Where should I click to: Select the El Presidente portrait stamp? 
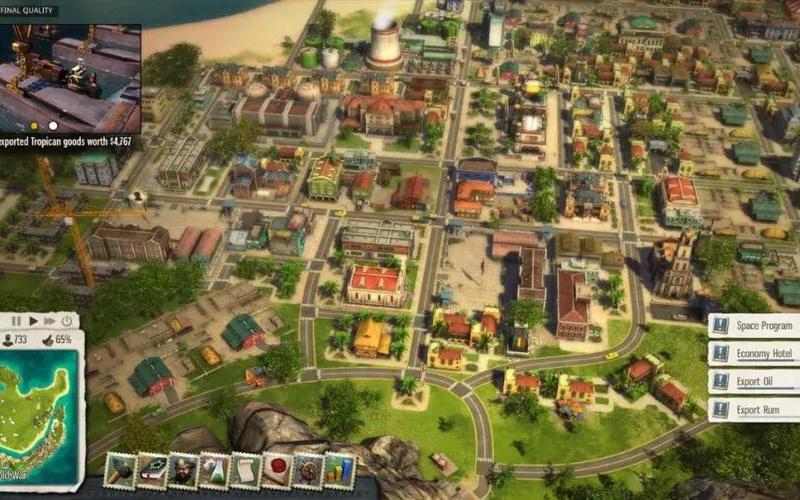click(183, 471)
